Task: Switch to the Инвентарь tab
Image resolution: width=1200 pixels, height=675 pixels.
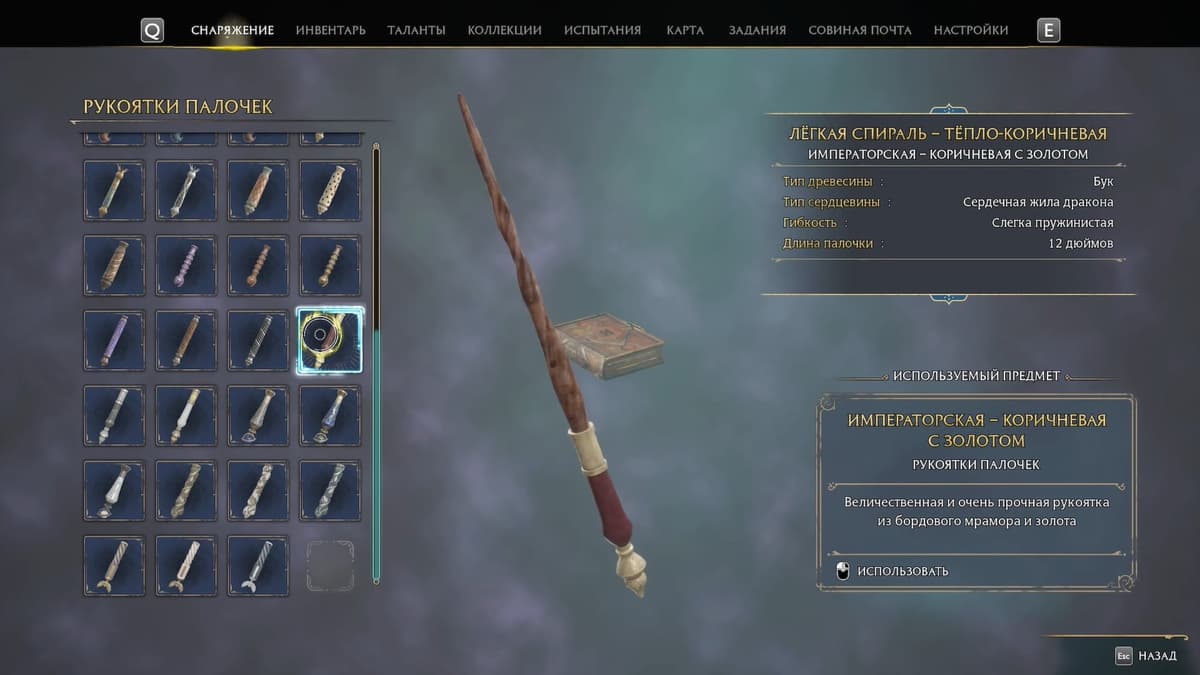Action: coord(330,30)
